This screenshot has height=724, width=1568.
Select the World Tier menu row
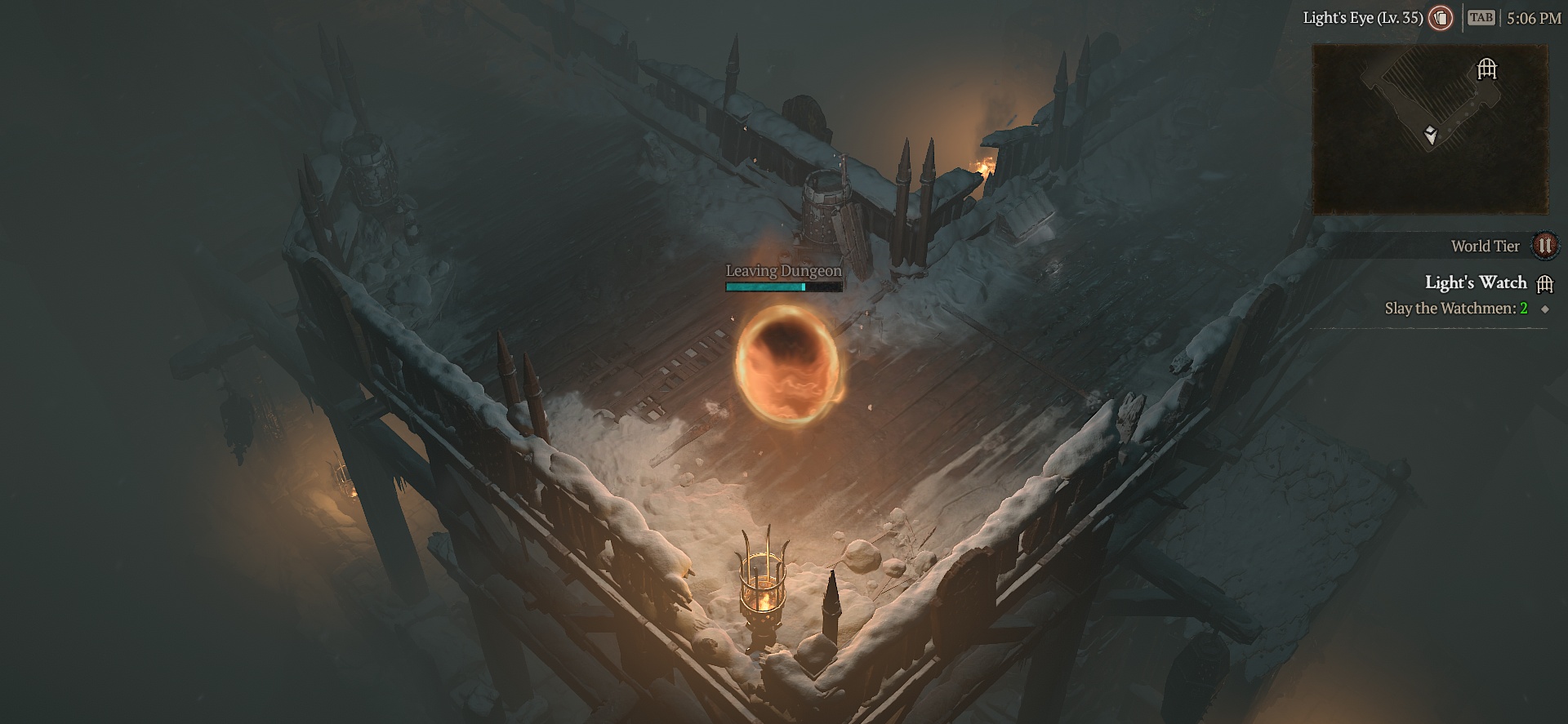coord(1485,245)
